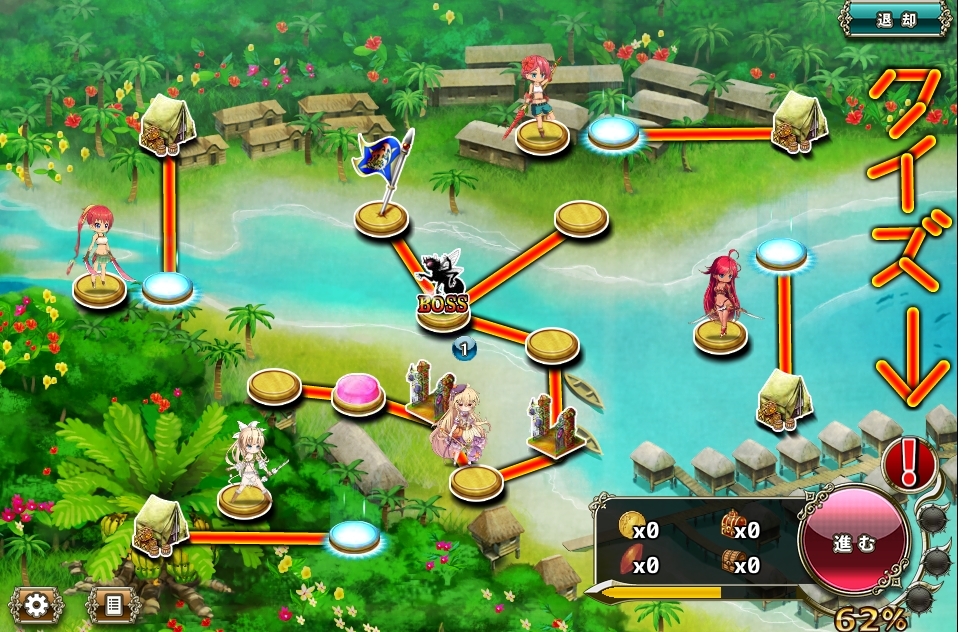Click the red exclamation alert icon
Viewport: 965px width, 632px height.
pyautogui.click(x=909, y=464)
